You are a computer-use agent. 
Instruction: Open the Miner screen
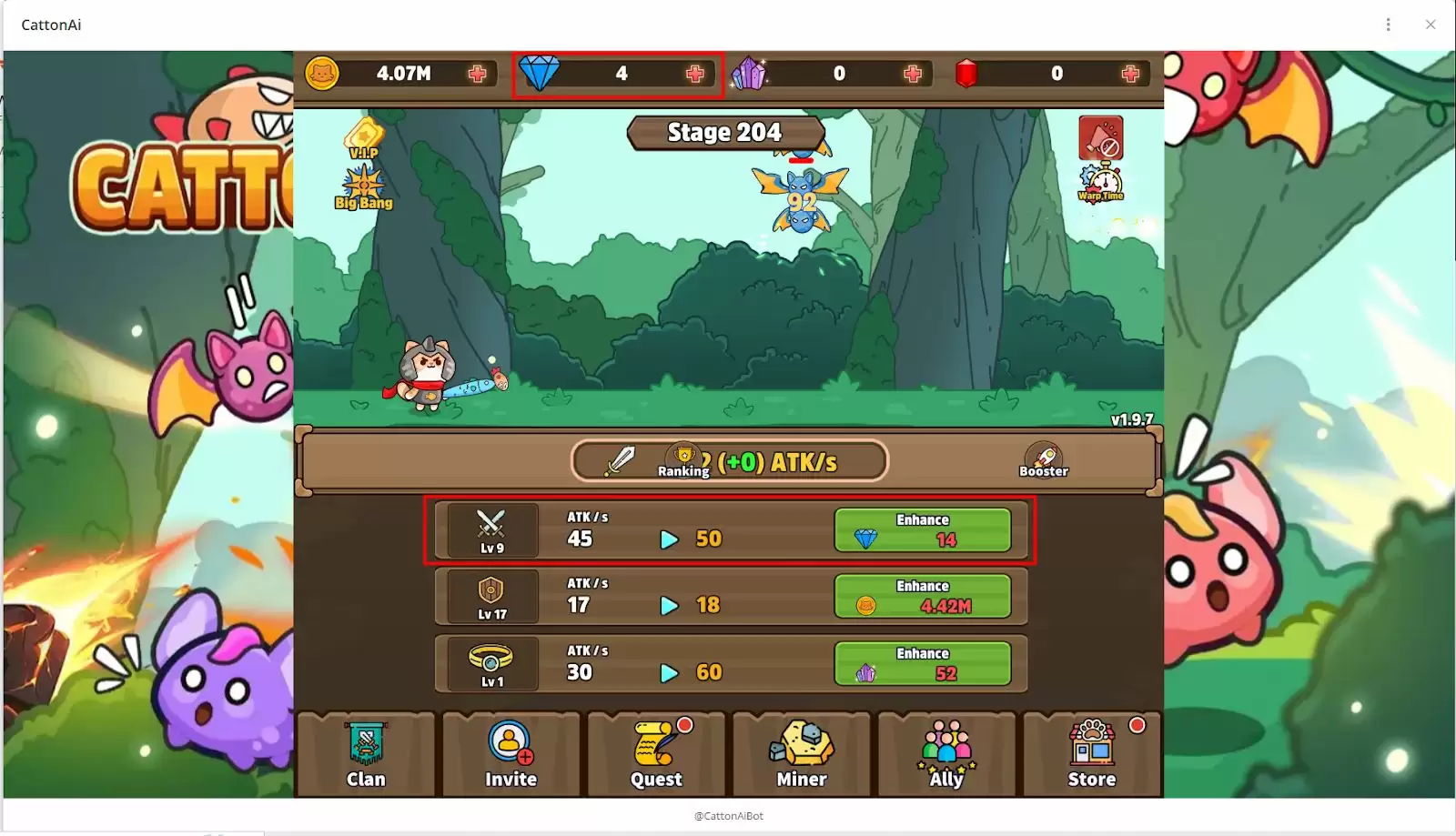tap(802, 755)
